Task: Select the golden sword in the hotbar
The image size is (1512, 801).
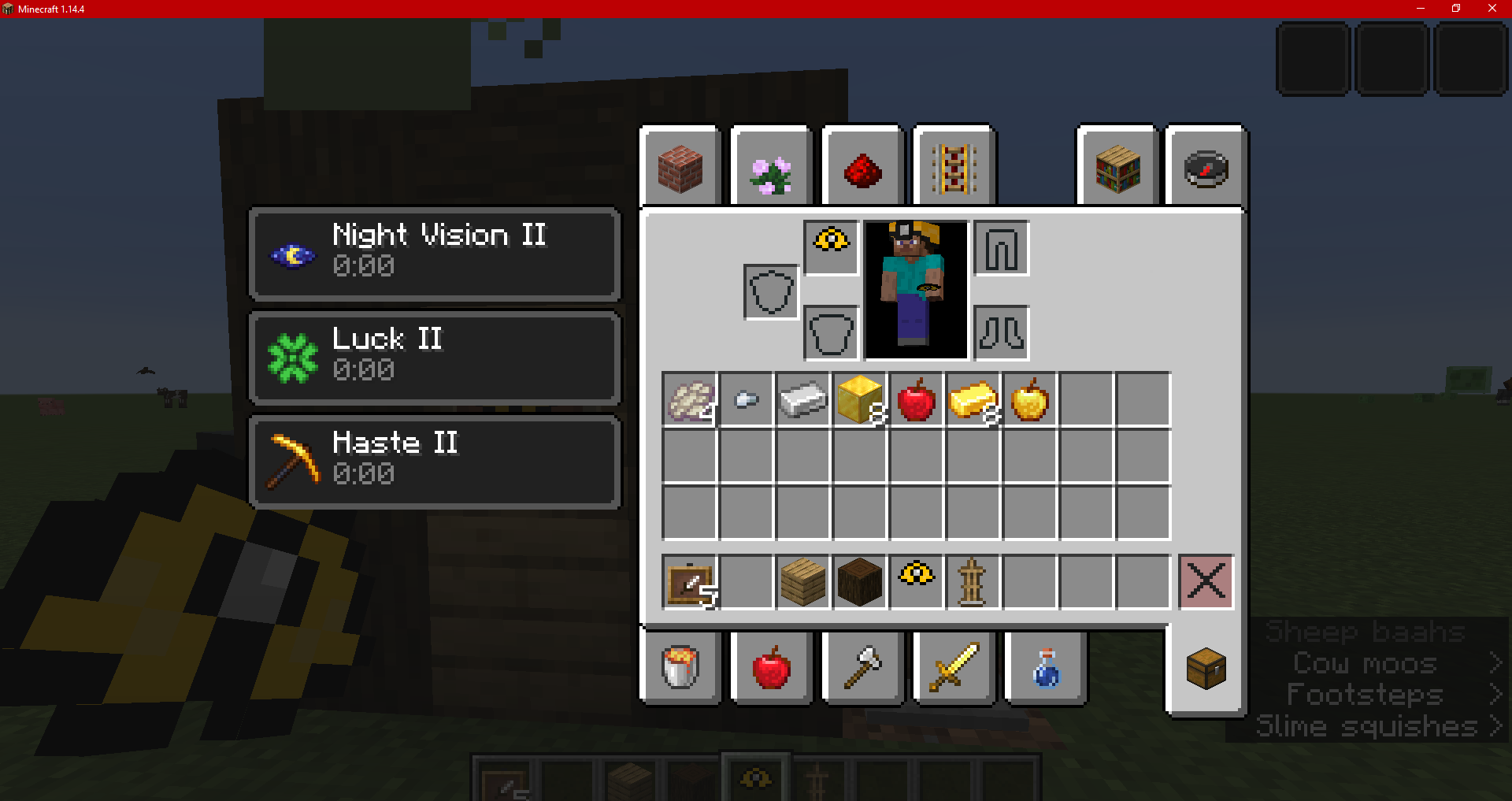Action: 953,668
